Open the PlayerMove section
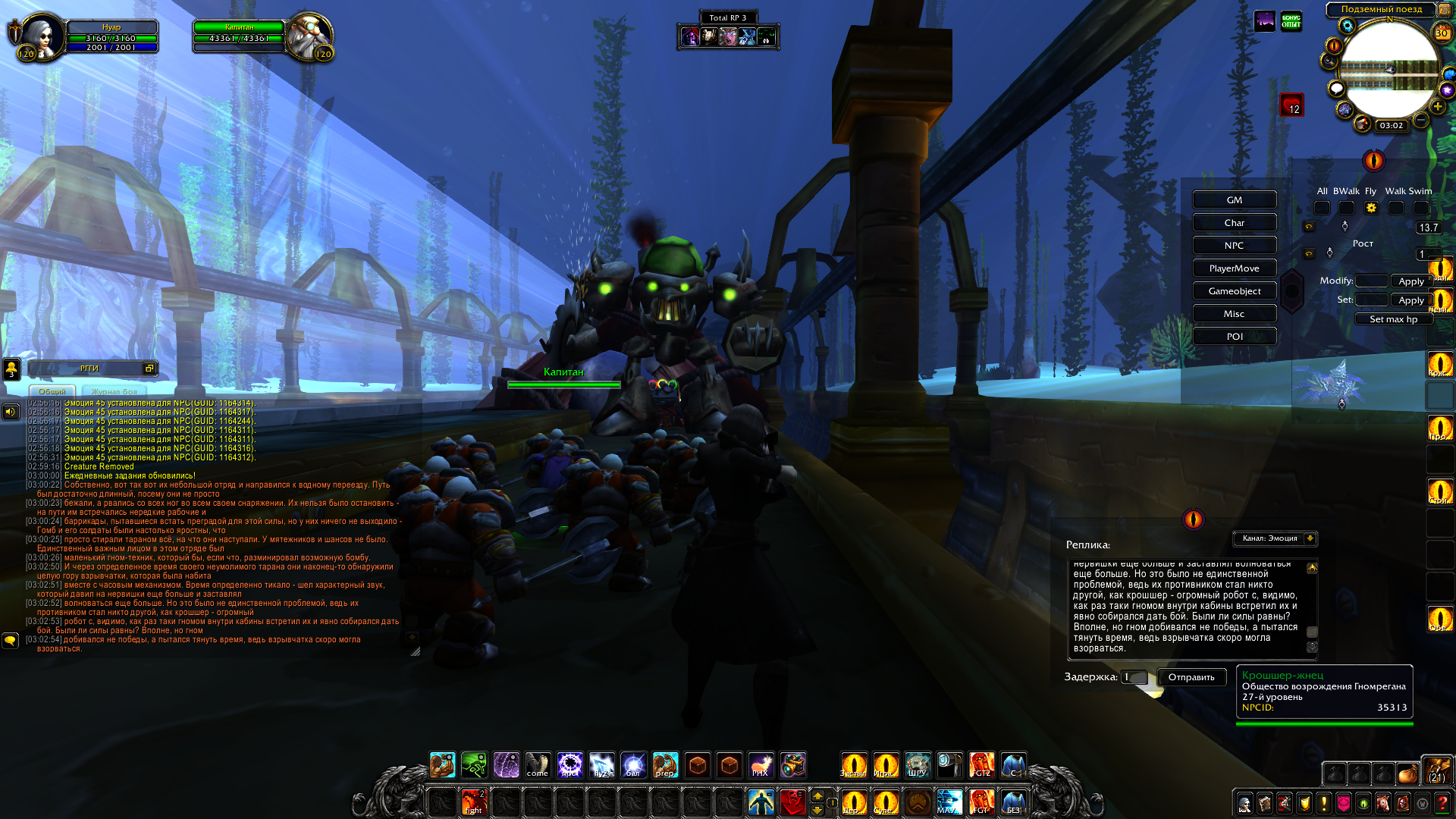The height and width of the screenshot is (819, 1456). [1234, 268]
